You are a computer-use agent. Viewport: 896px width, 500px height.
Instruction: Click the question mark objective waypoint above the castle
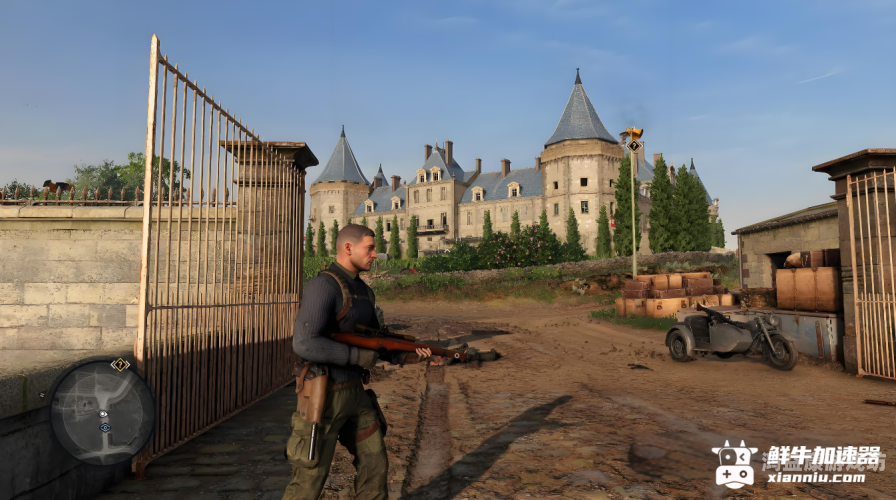[634, 145]
